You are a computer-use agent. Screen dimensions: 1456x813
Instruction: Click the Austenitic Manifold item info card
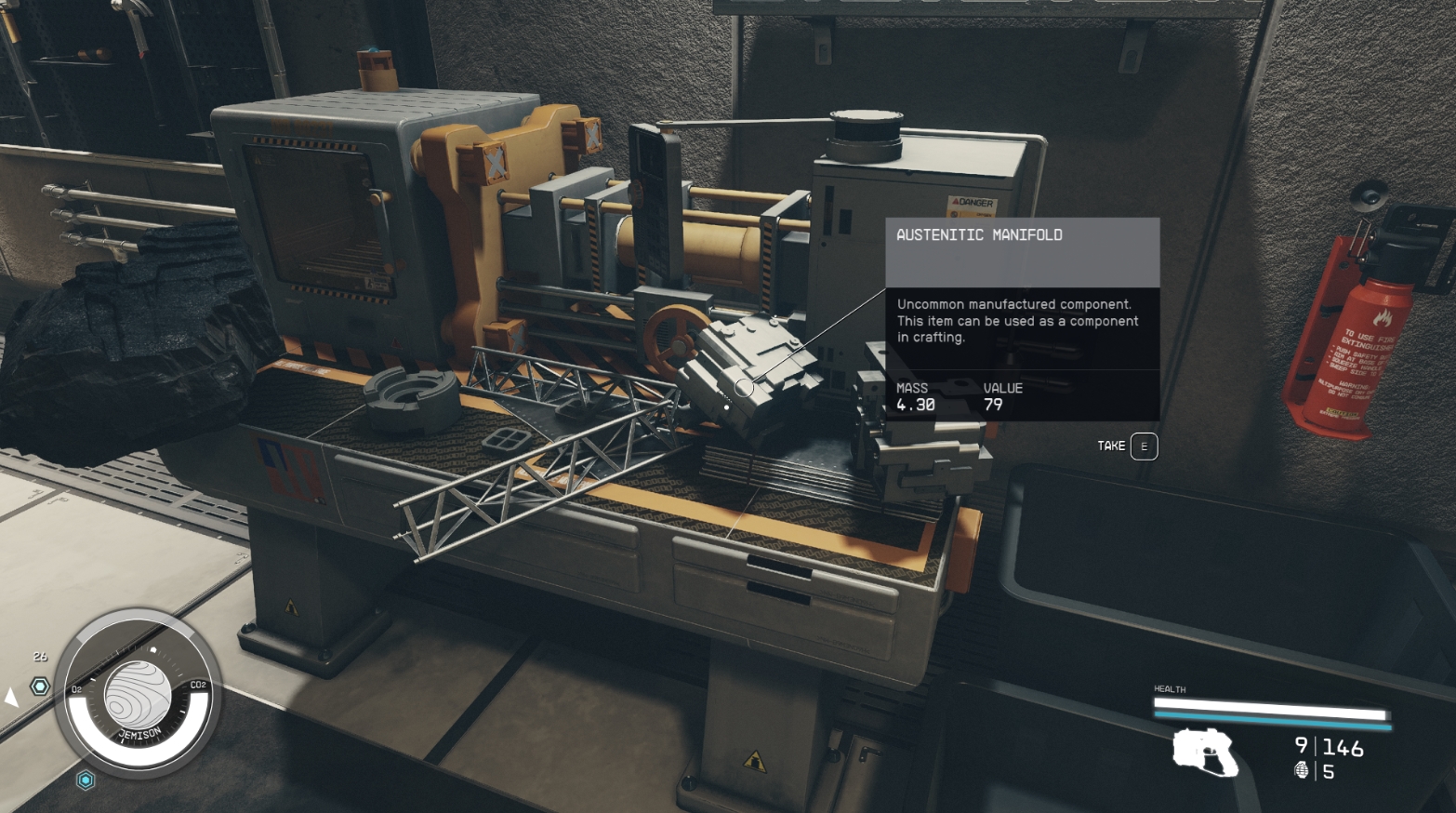(1022, 318)
